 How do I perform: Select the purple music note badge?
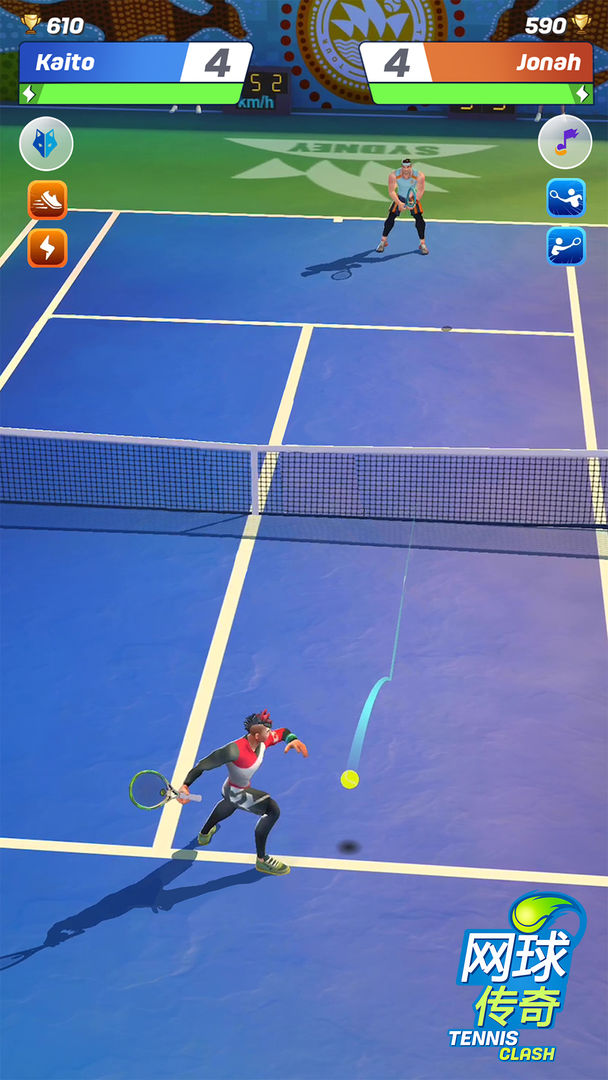pyautogui.click(x=565, y=143)
